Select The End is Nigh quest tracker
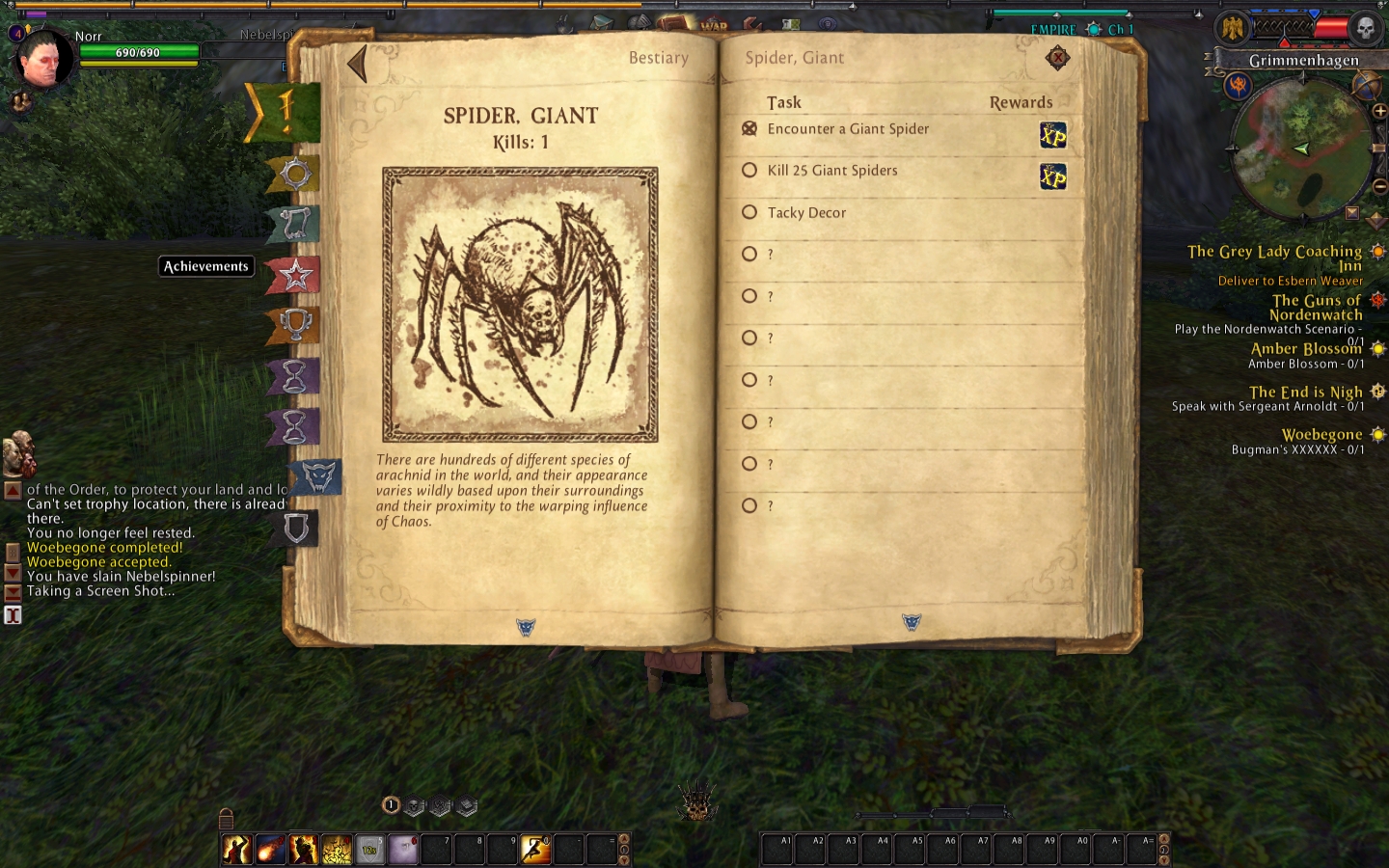 pos(1305,393)
